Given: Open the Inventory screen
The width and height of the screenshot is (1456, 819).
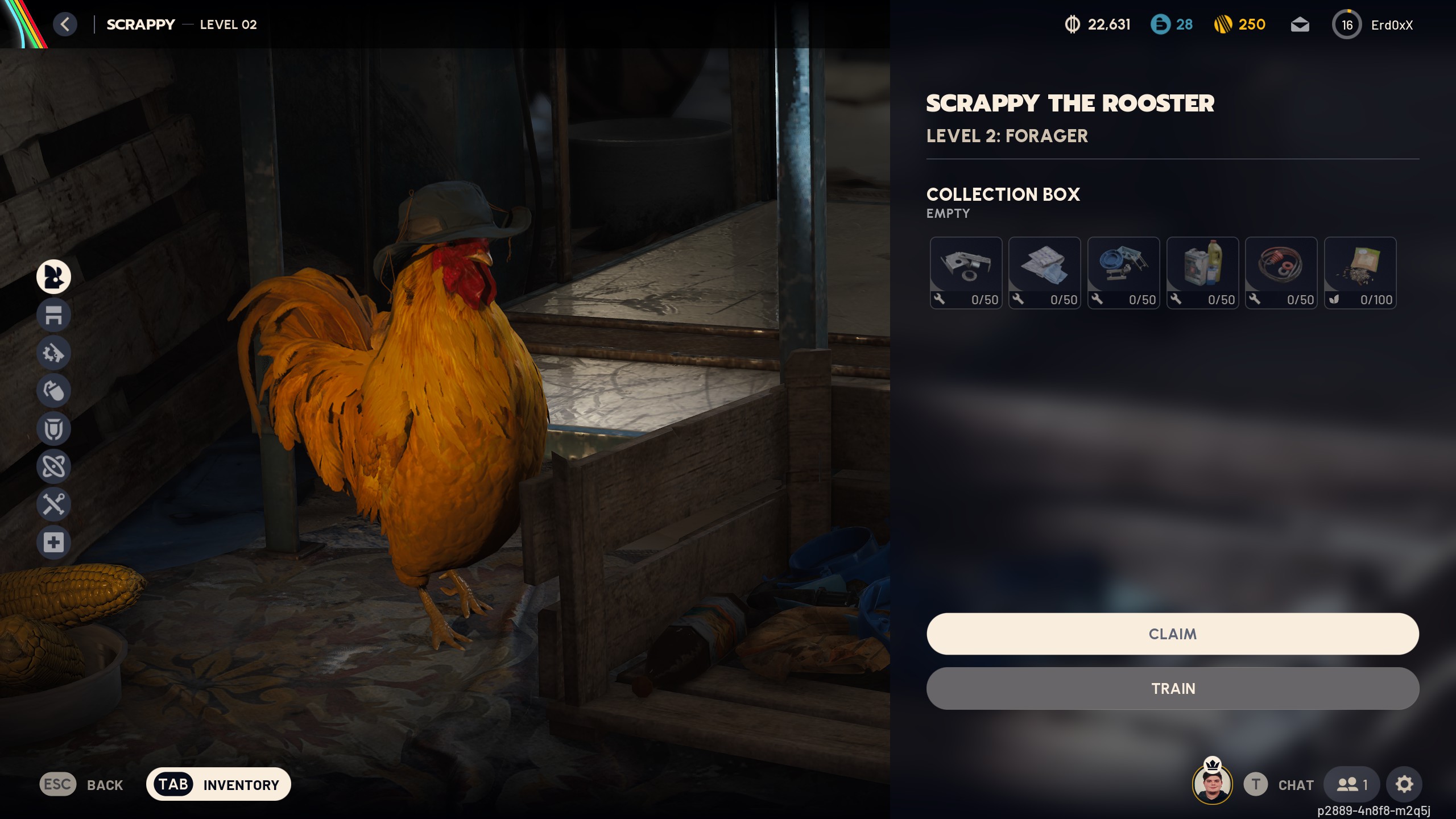Looking at the screenshot, I should pos(218,784).
